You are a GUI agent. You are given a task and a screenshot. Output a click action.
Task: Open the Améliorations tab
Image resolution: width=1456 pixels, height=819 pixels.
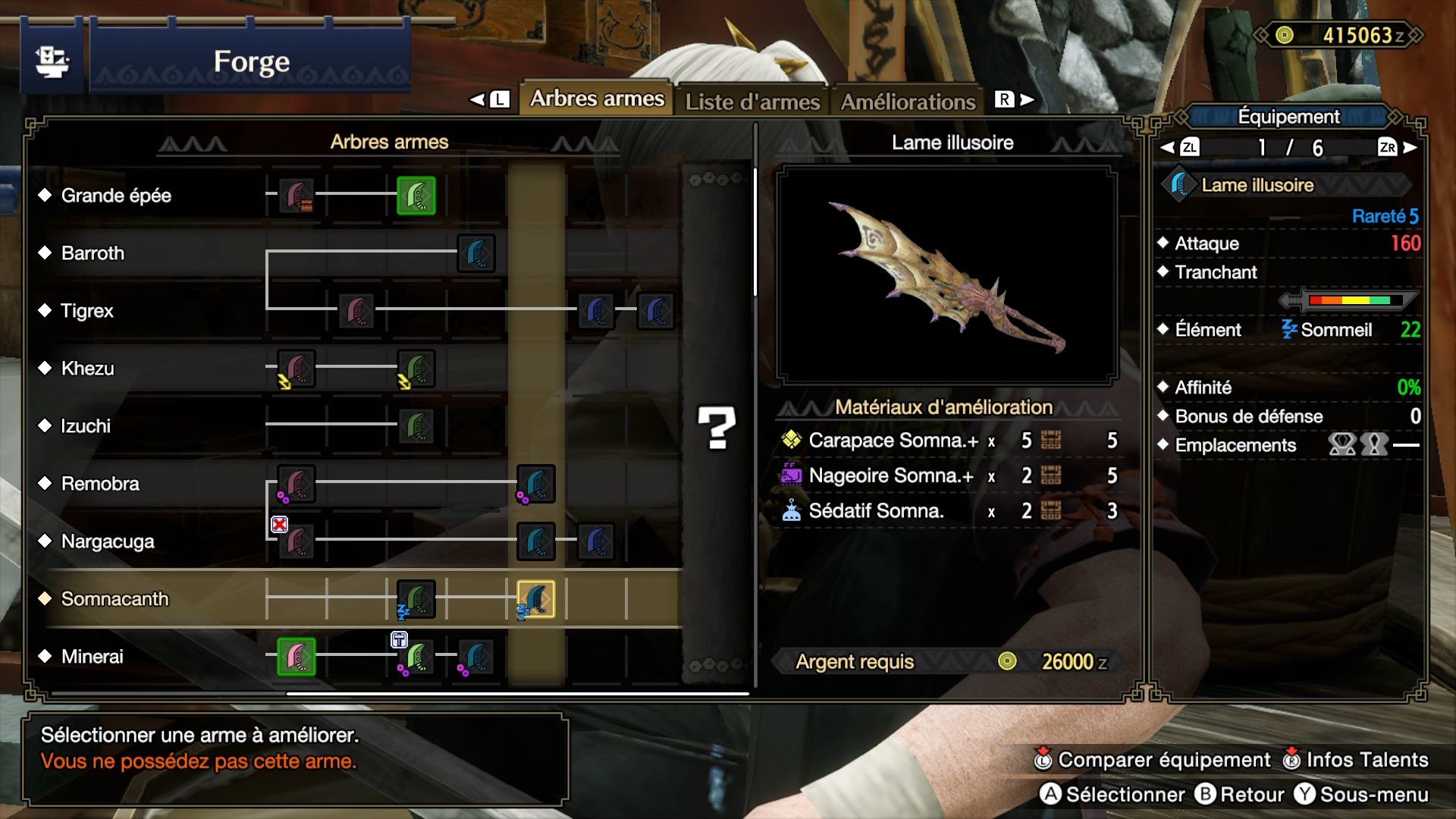908,100
